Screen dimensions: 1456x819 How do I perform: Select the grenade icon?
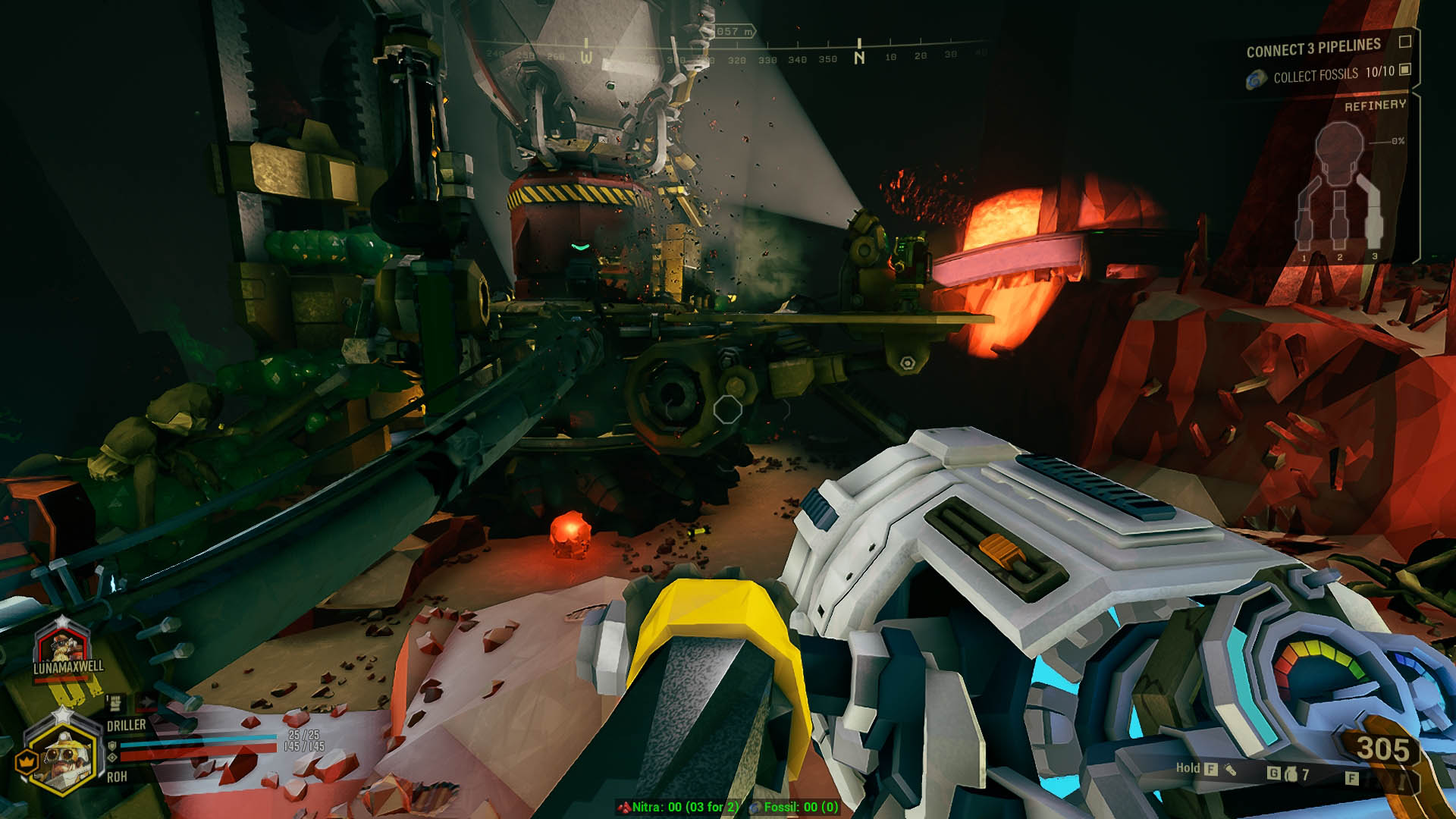(1291, 774)
